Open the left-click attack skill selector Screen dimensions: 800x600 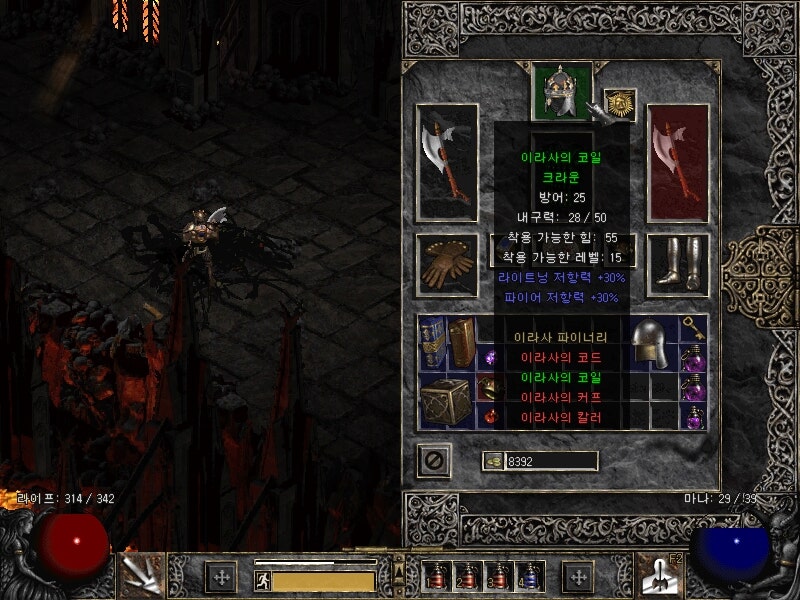click(140, 575)
